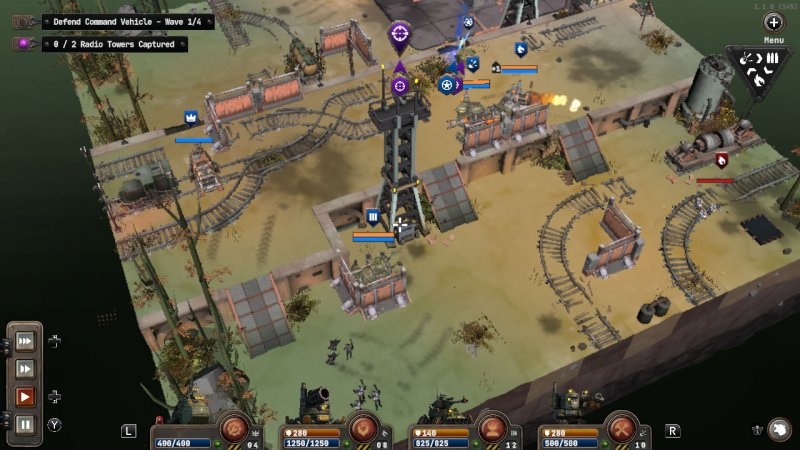Open the Menu with the plus button

(x=774, y=22)
